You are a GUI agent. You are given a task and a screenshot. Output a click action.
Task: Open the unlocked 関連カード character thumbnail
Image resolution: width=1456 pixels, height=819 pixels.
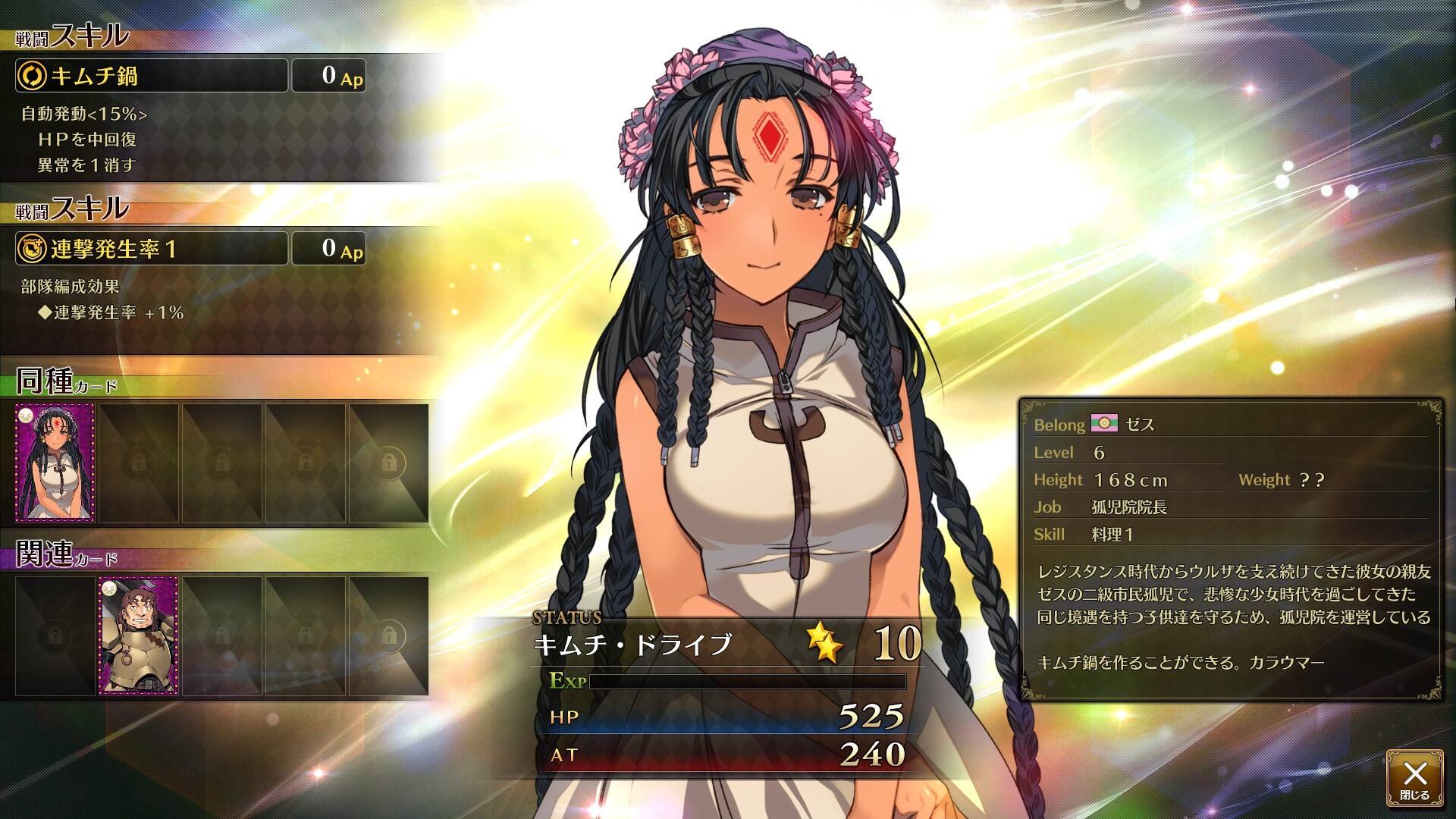[140, 637]
